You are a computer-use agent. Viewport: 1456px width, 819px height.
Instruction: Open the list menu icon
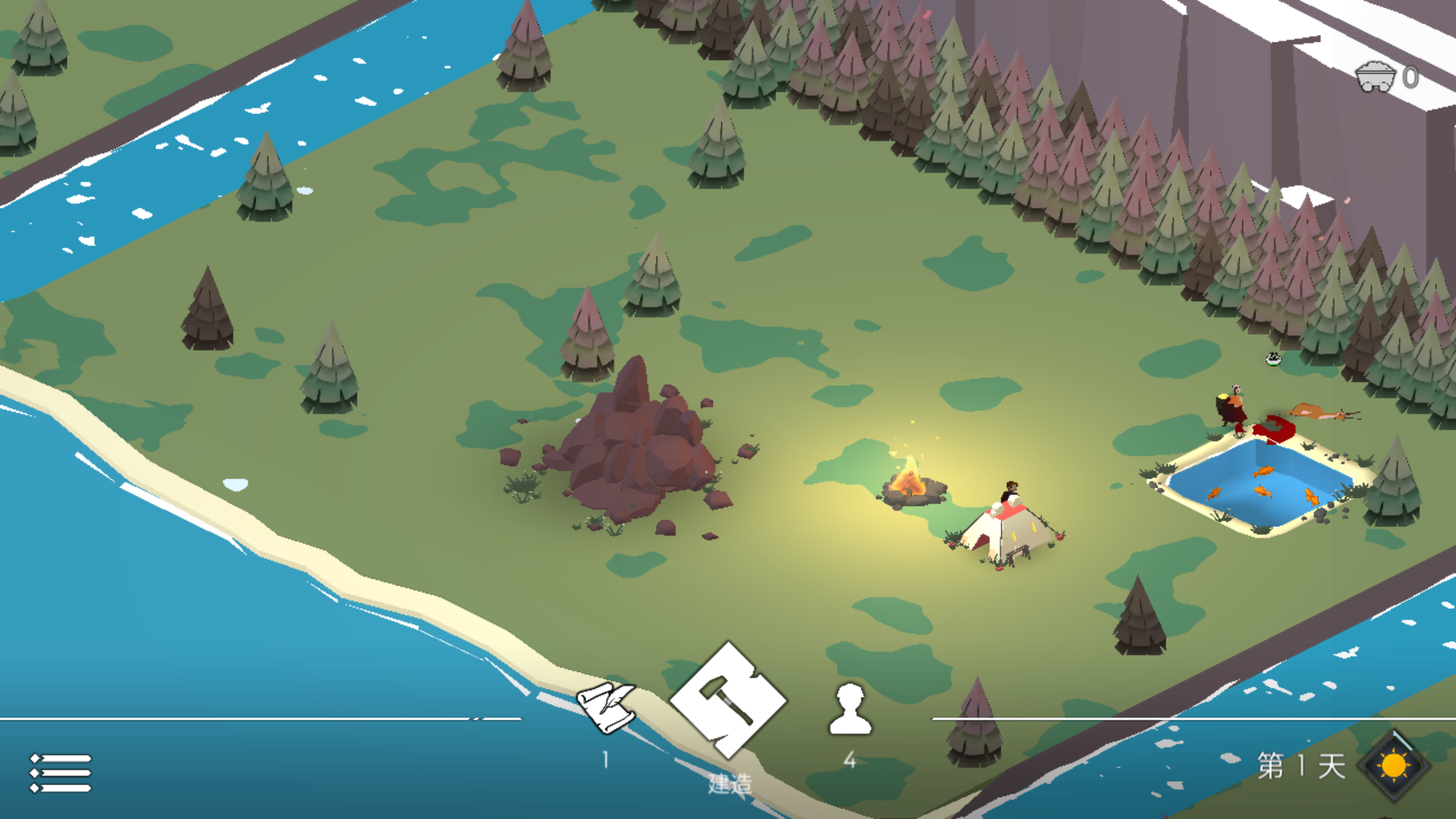(x=61, y=773)
